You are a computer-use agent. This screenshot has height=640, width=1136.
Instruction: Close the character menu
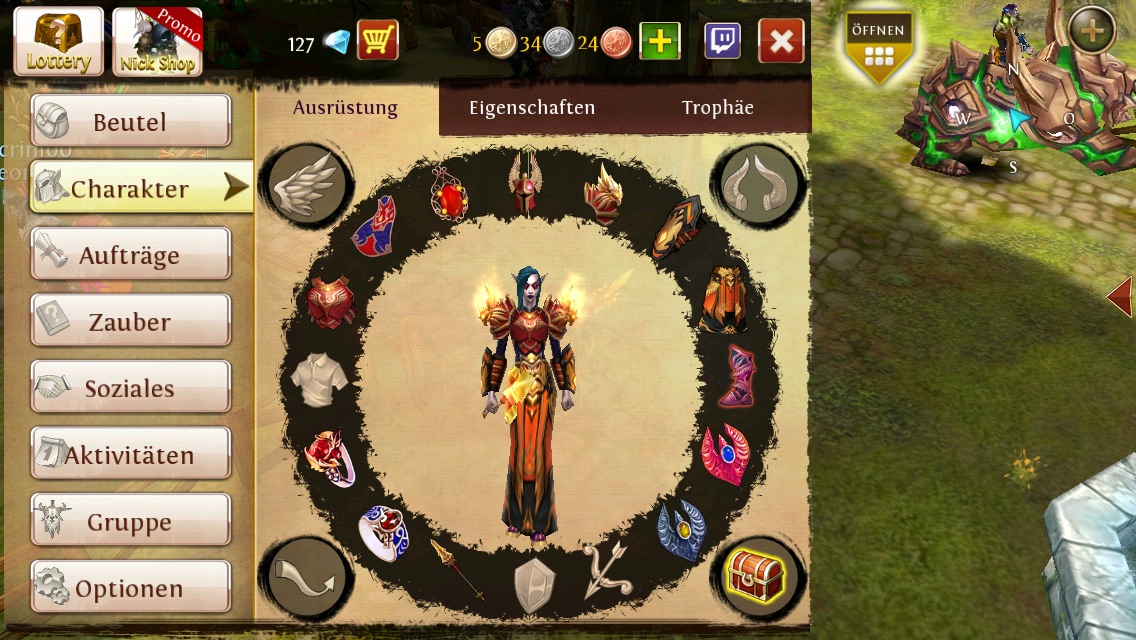(x=781, y=41)
